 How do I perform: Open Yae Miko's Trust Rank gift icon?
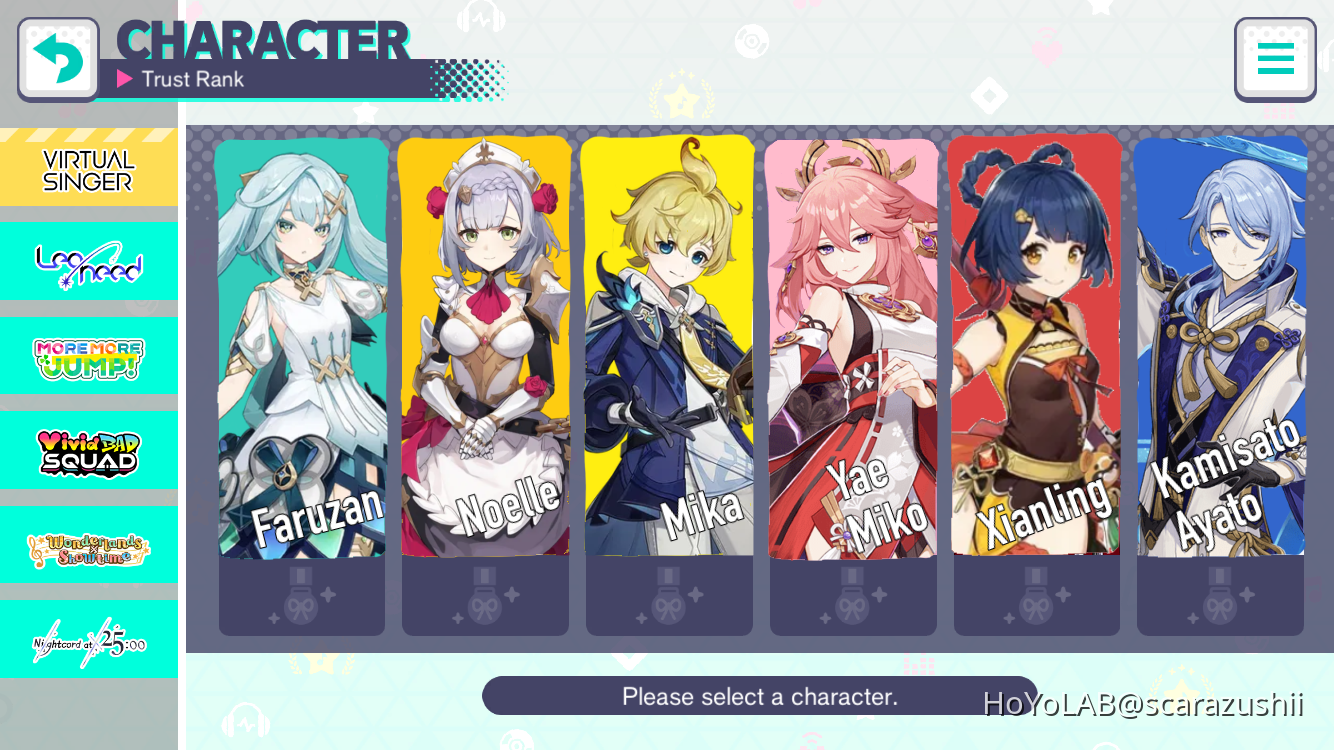pos(853,596)
